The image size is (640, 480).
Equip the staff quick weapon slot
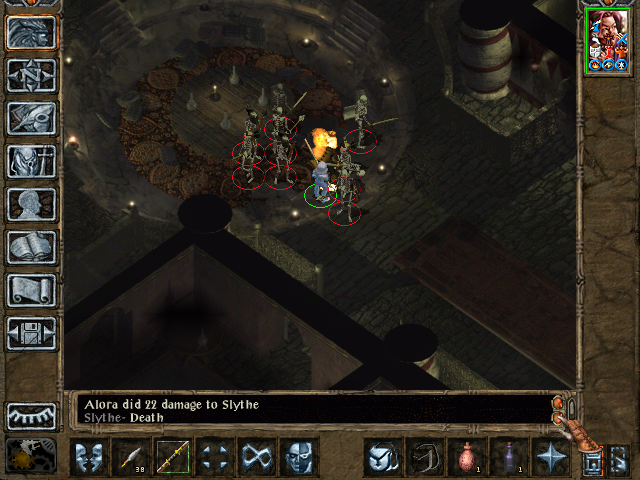click(173, 457)
